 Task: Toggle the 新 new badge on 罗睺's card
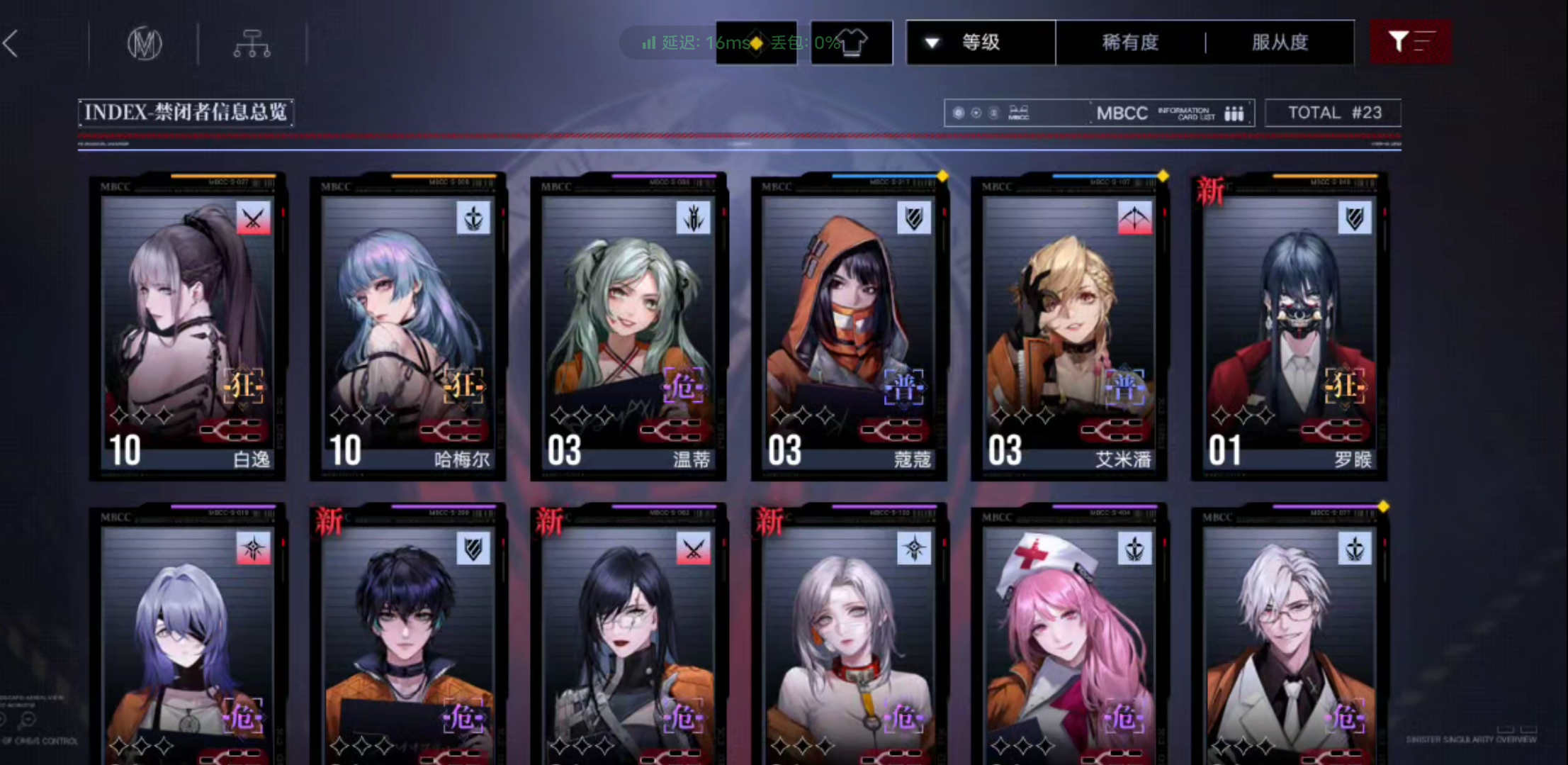1210,190
